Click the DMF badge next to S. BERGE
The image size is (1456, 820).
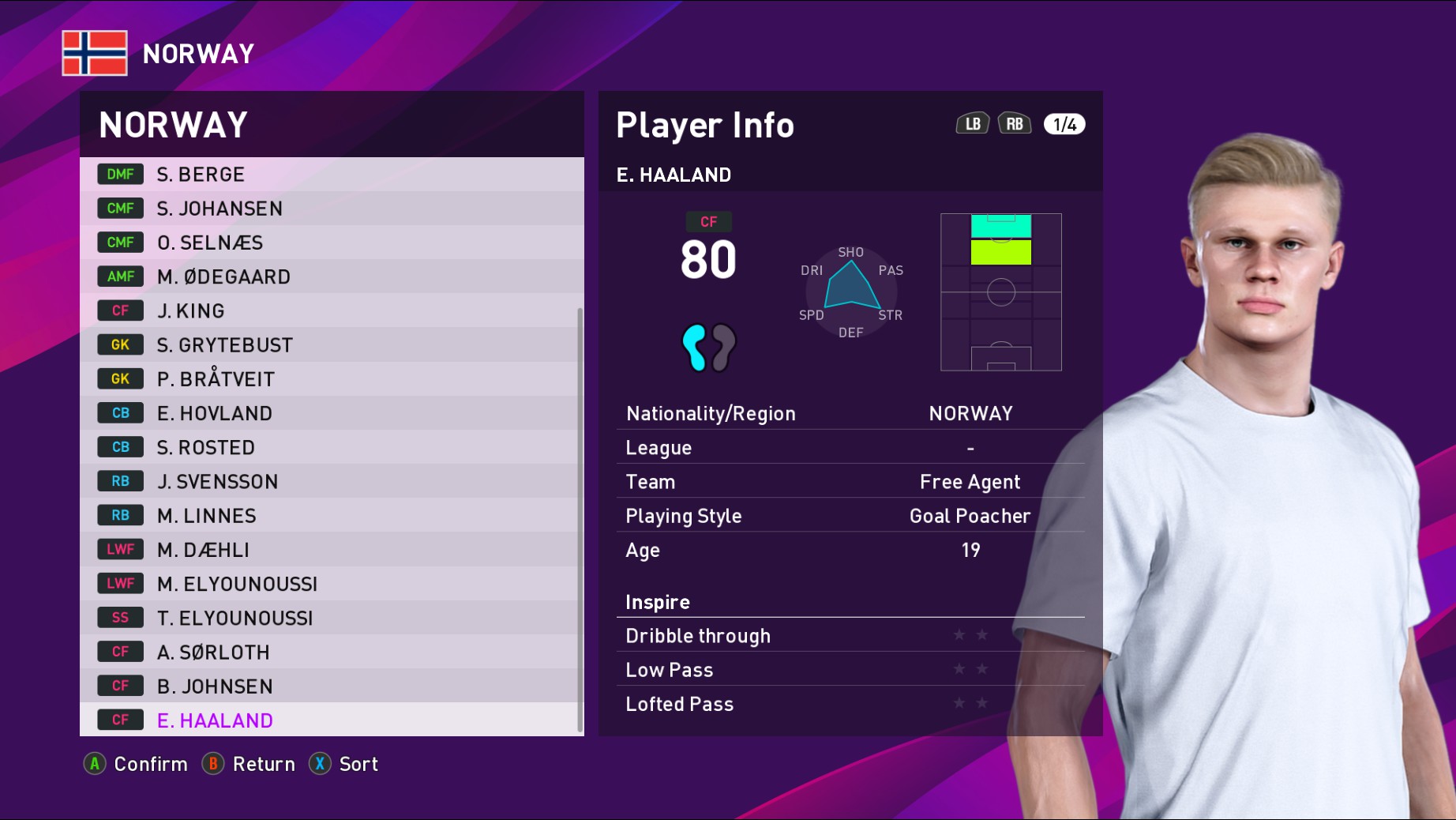(x=119, y=174)
